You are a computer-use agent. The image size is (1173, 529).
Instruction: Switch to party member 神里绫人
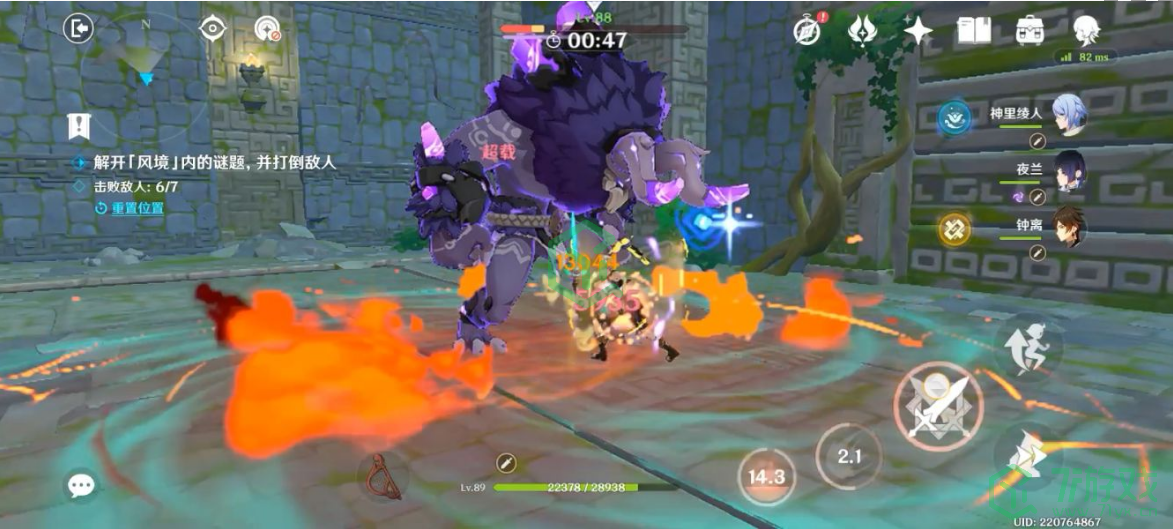pyautogui.click(x=1067, y=114)
